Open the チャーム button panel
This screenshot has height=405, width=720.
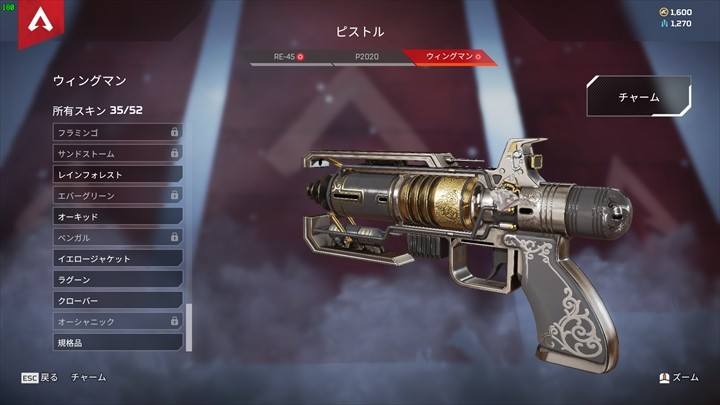[x=638, y=97]
